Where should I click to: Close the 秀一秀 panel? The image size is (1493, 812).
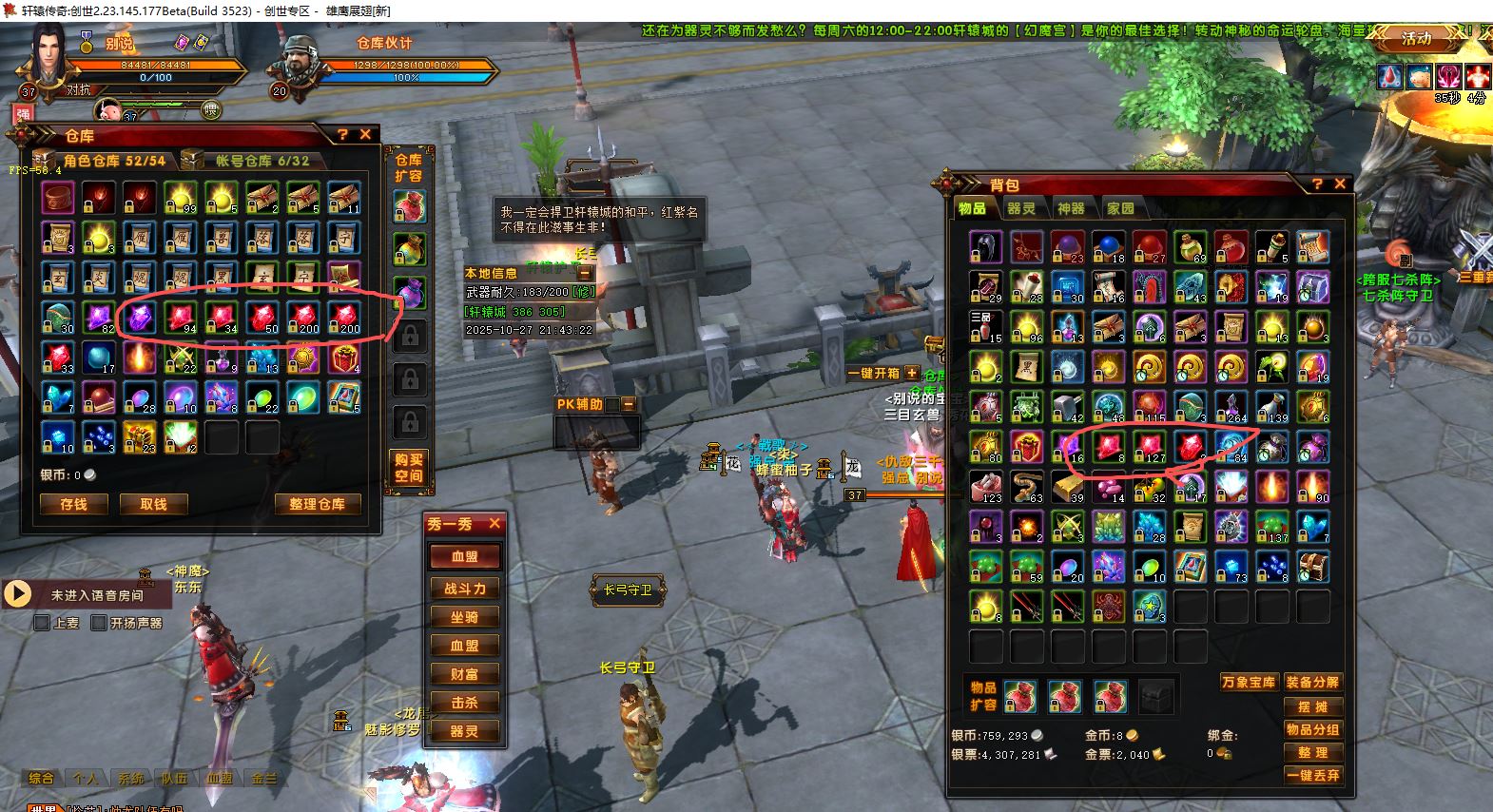(x=494, y=524)
